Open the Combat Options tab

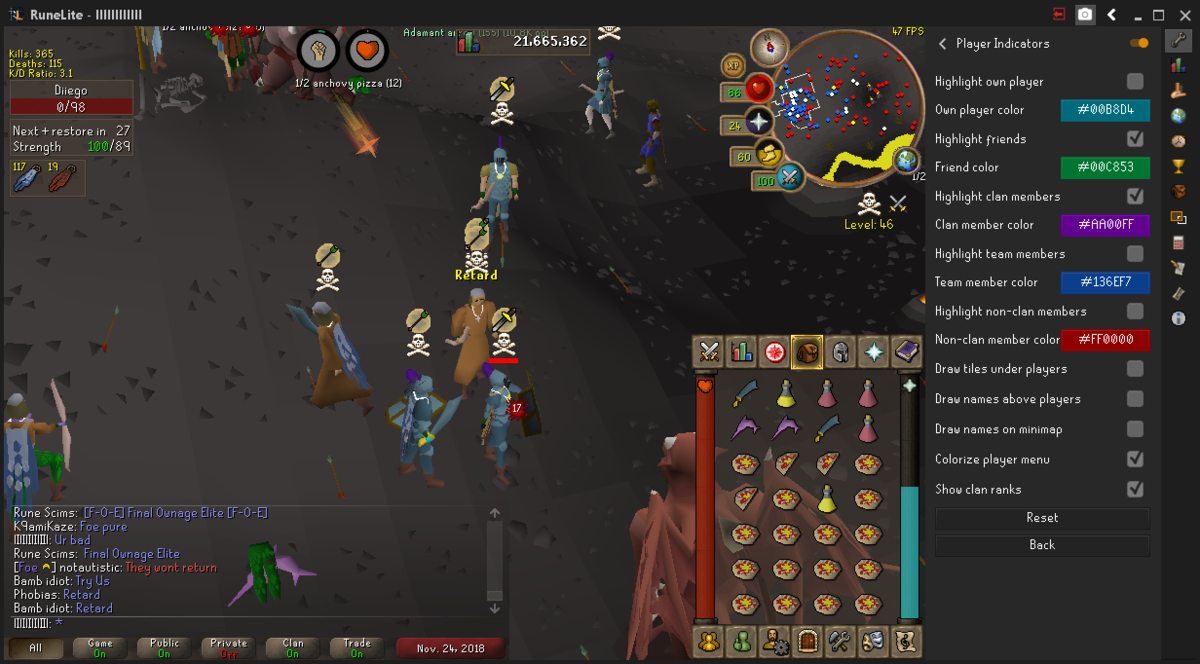tap(709, 352)
